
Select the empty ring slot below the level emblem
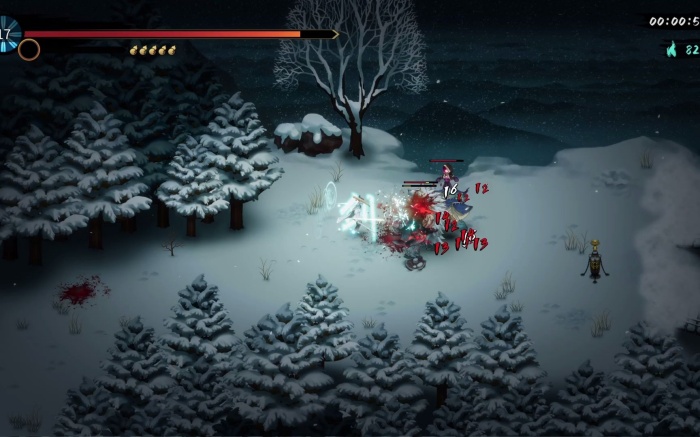[30, 49]
